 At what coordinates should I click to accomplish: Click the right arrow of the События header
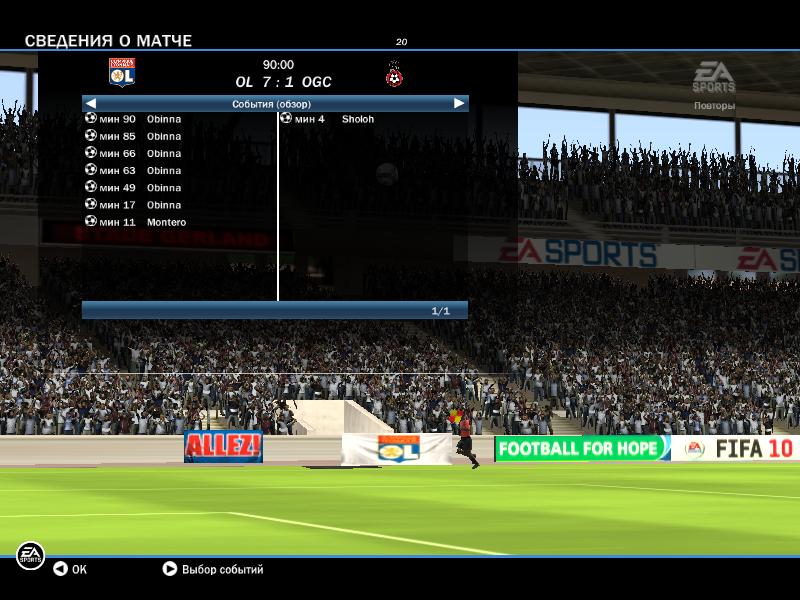pyautogui.click(x=459, y=103)
